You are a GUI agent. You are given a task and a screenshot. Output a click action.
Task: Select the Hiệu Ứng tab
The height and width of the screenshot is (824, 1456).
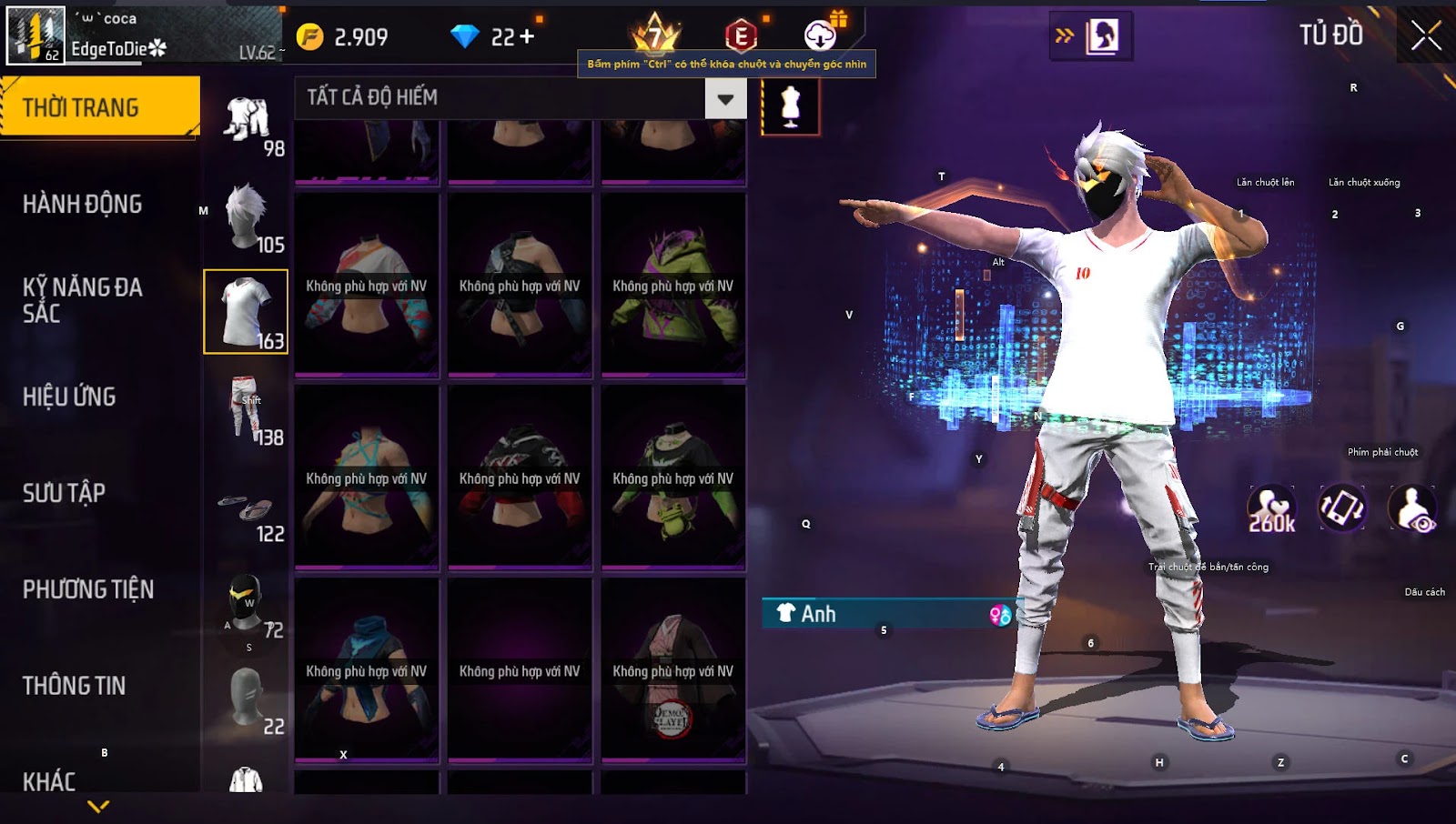[x=69, y=397]
